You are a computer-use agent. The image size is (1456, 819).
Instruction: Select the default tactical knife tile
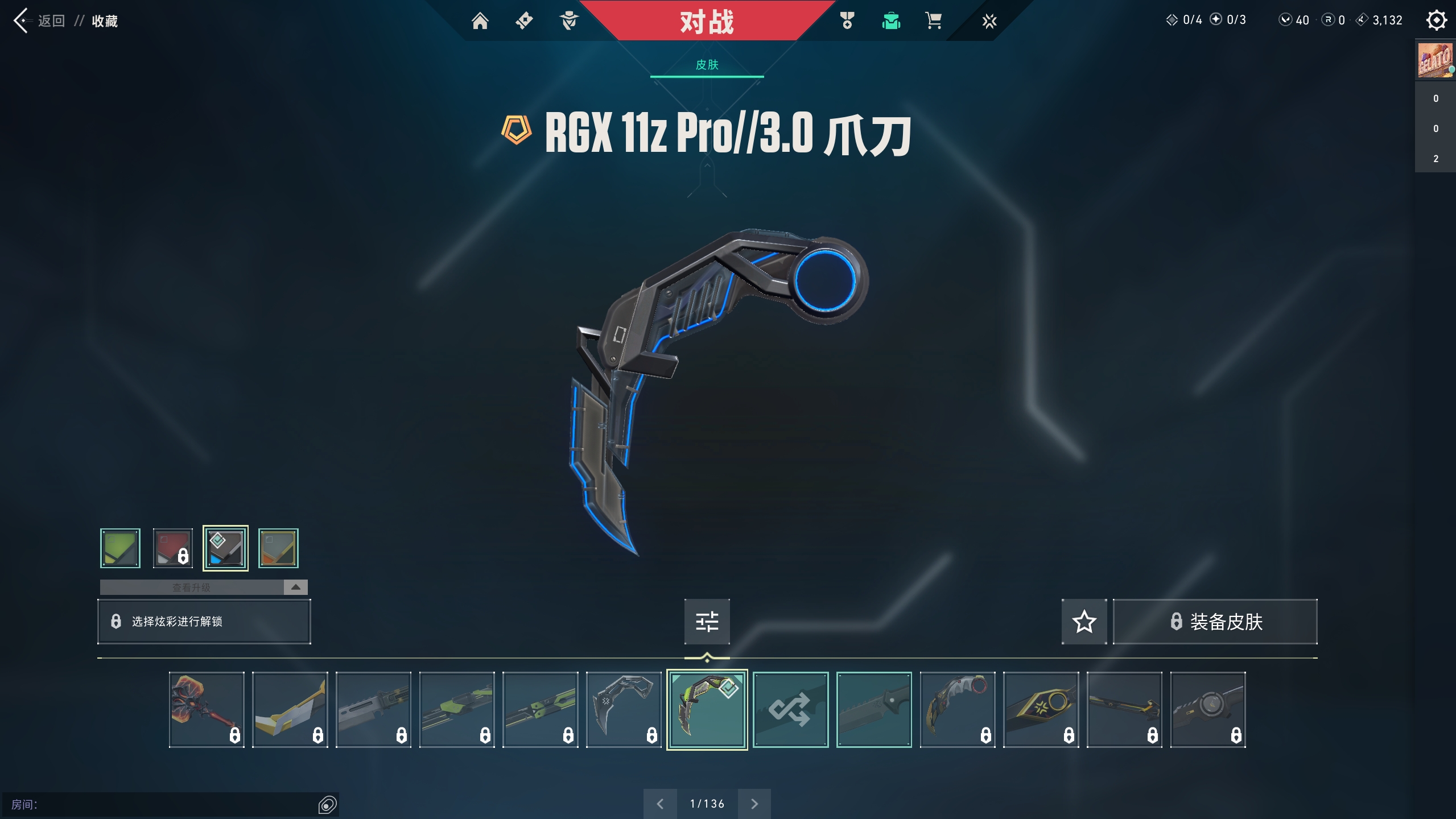point(874,709)
